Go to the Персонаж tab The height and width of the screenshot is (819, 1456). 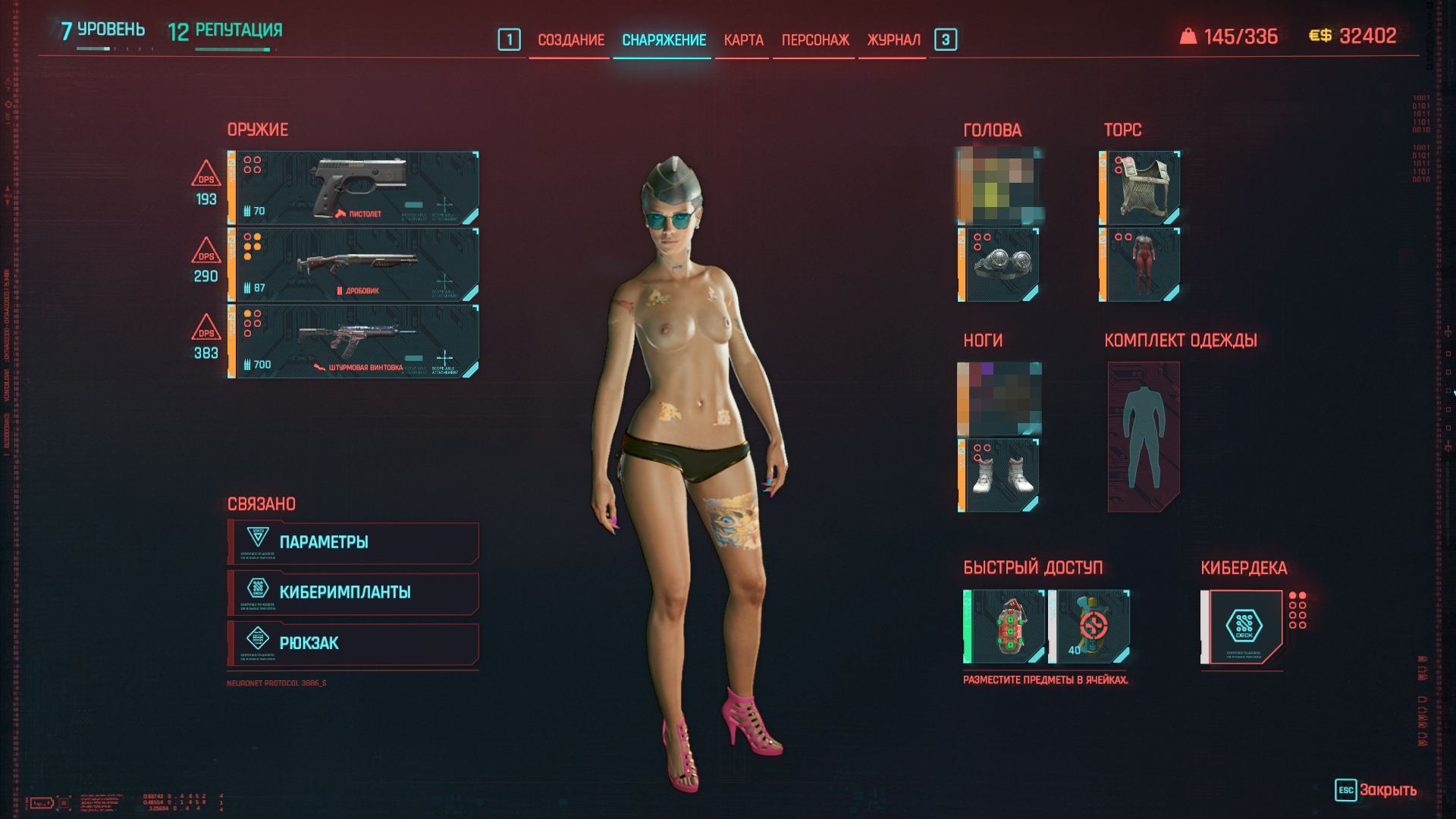click(815, 40)
